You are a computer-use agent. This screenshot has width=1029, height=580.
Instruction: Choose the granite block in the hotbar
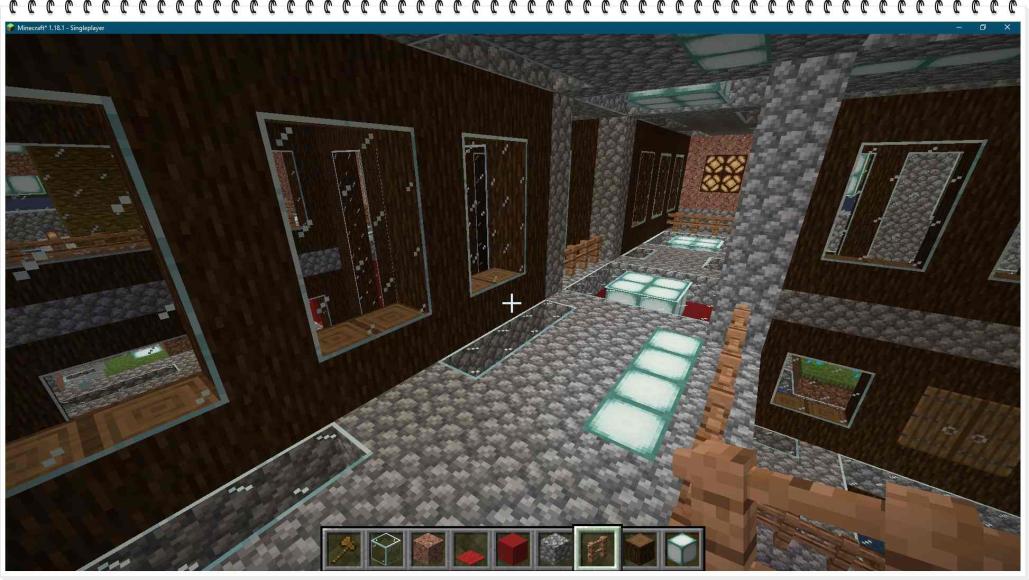coord(427,548)
